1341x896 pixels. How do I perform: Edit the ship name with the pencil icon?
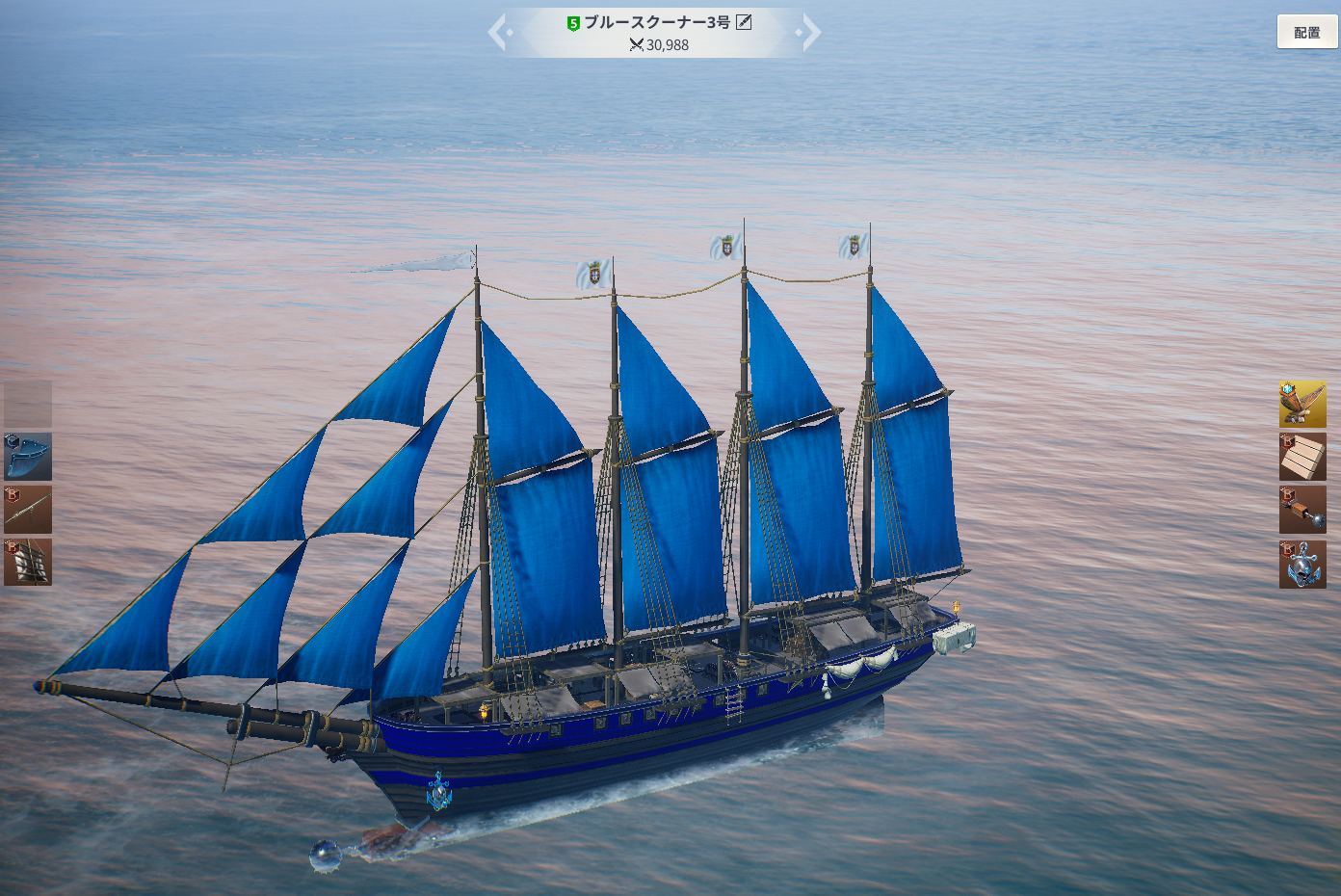click(744, 22)
